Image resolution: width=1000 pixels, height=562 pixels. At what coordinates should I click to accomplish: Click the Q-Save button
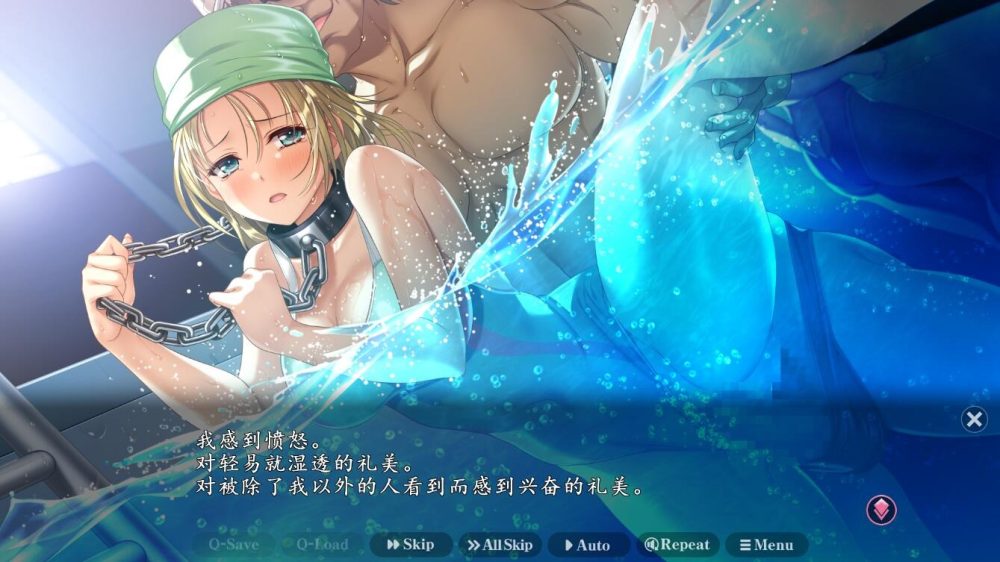[x=233, y=545]
